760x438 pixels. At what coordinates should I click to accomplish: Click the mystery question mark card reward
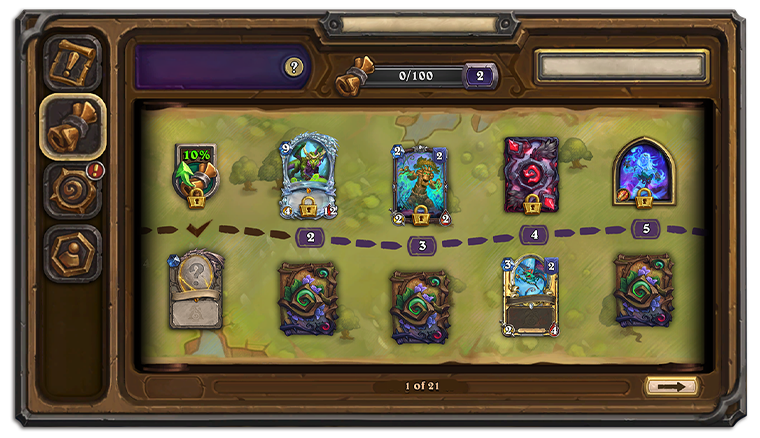coord(196,290)
